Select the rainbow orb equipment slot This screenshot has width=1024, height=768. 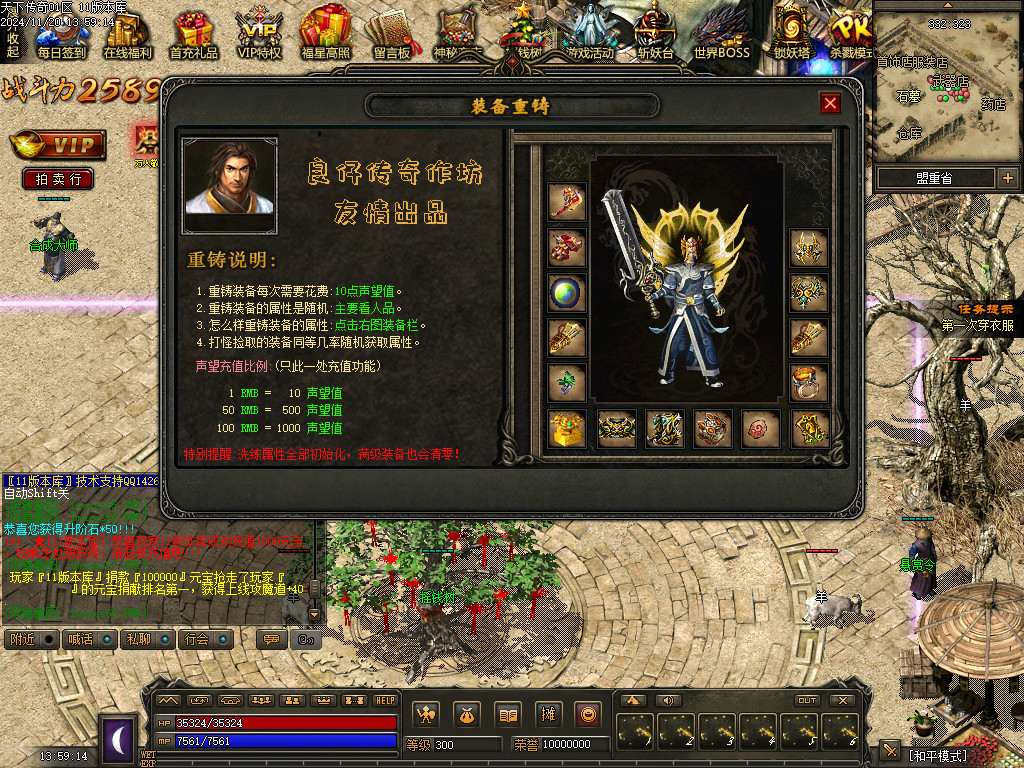coord(566,293)
